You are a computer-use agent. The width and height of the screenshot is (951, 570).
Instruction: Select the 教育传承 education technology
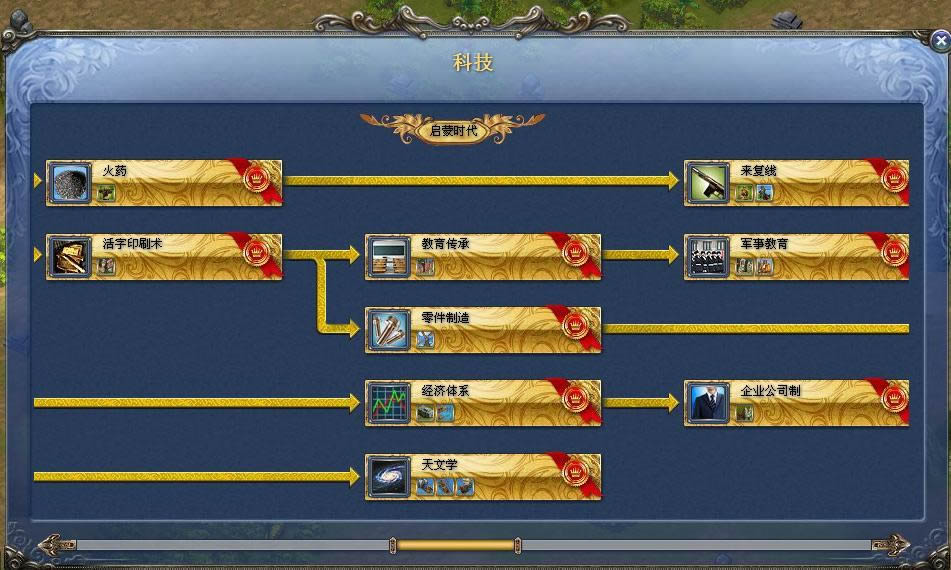click(483, 256)
